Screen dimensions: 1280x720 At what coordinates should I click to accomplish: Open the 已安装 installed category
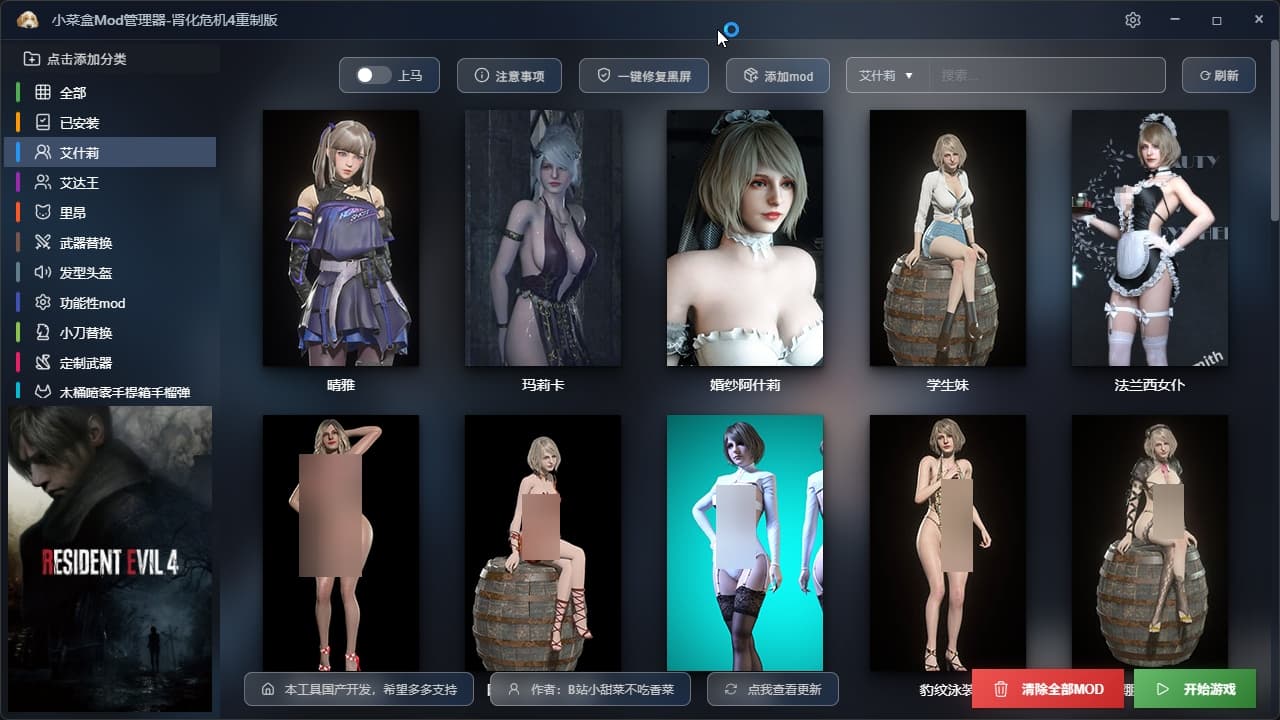[x=79, y=123]
